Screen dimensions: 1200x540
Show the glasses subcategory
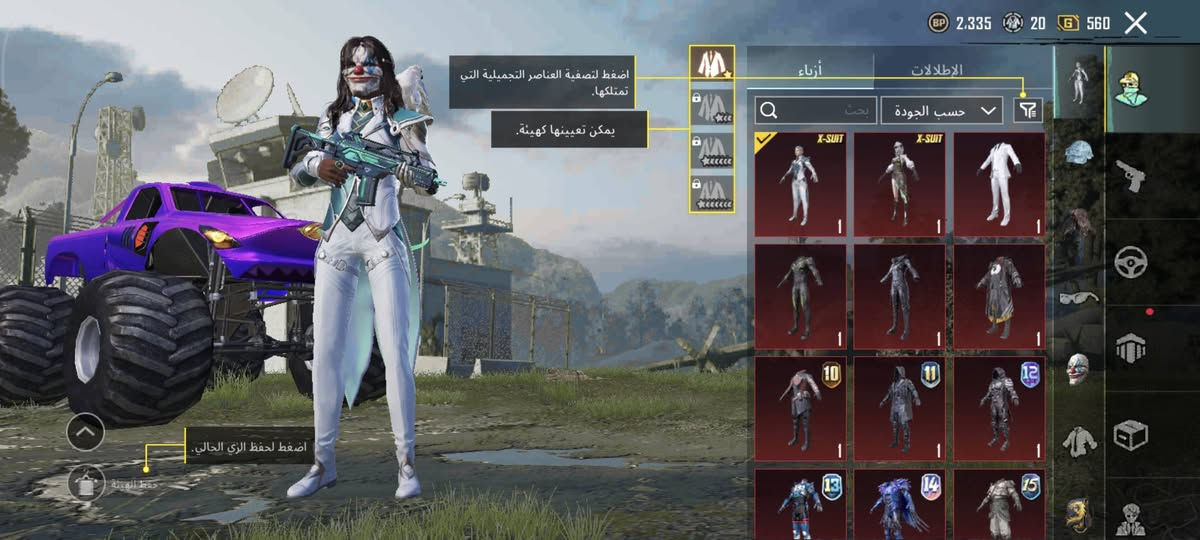(1079, 296)
